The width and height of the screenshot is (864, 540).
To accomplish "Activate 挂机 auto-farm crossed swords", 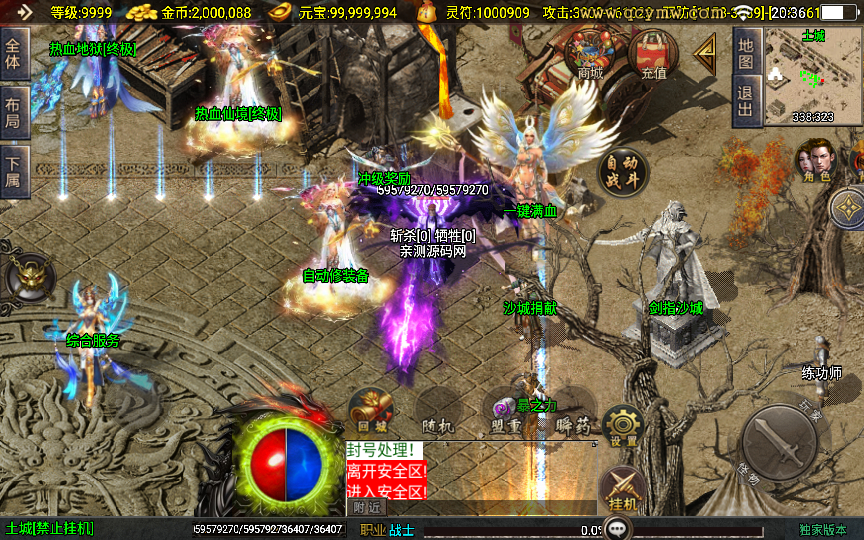I will (x=622, y=490).
